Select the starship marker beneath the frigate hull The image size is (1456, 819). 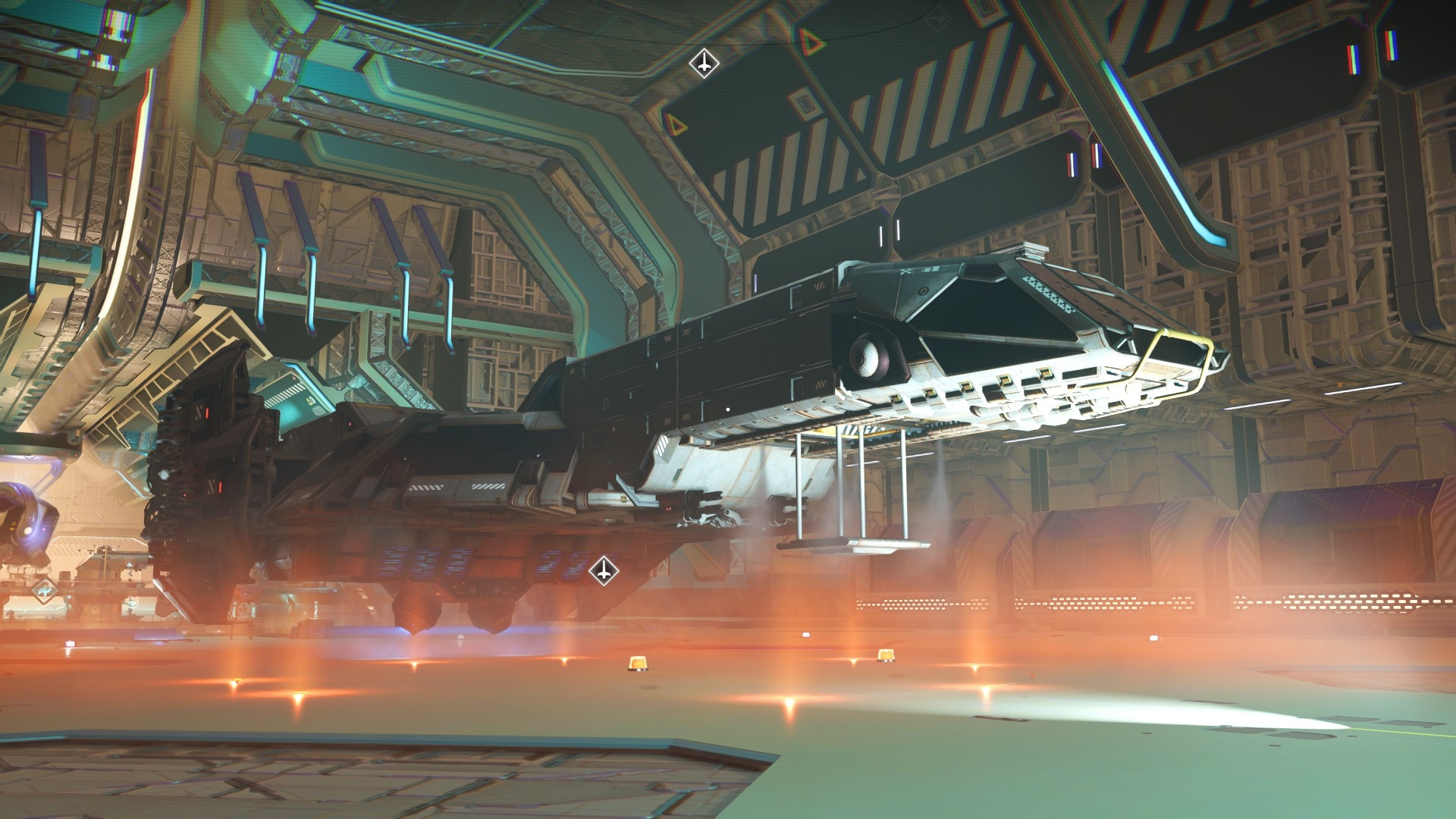603,570
